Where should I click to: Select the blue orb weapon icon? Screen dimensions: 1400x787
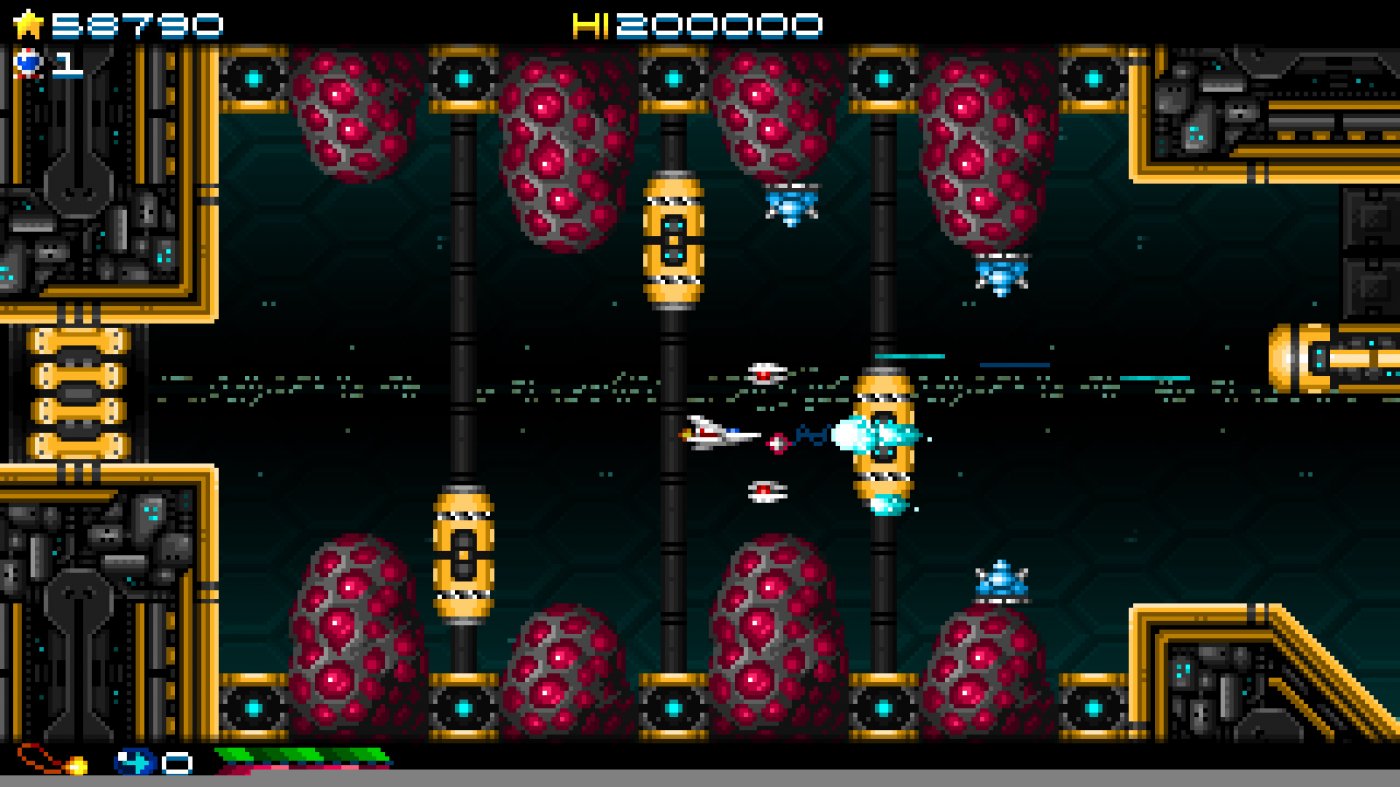[137, 761]
